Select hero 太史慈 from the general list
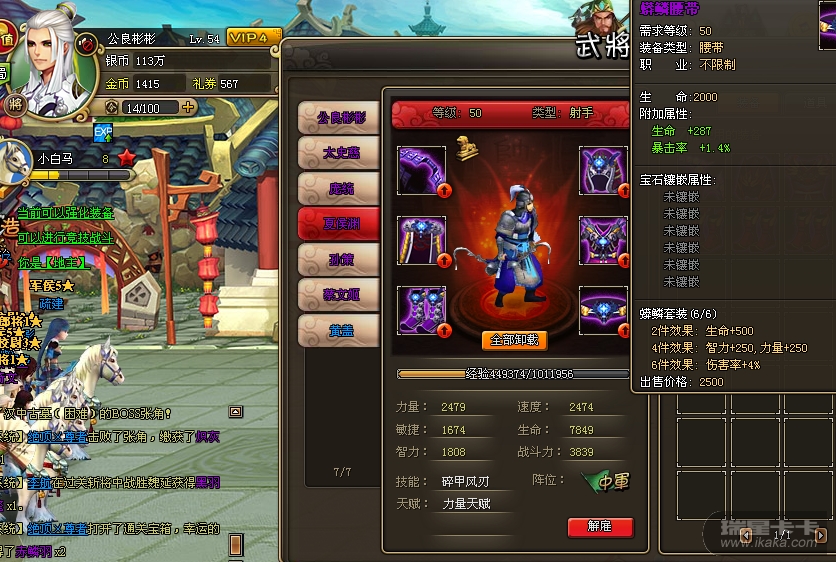Viewport: 836px width, 562px height. point(340,153)
